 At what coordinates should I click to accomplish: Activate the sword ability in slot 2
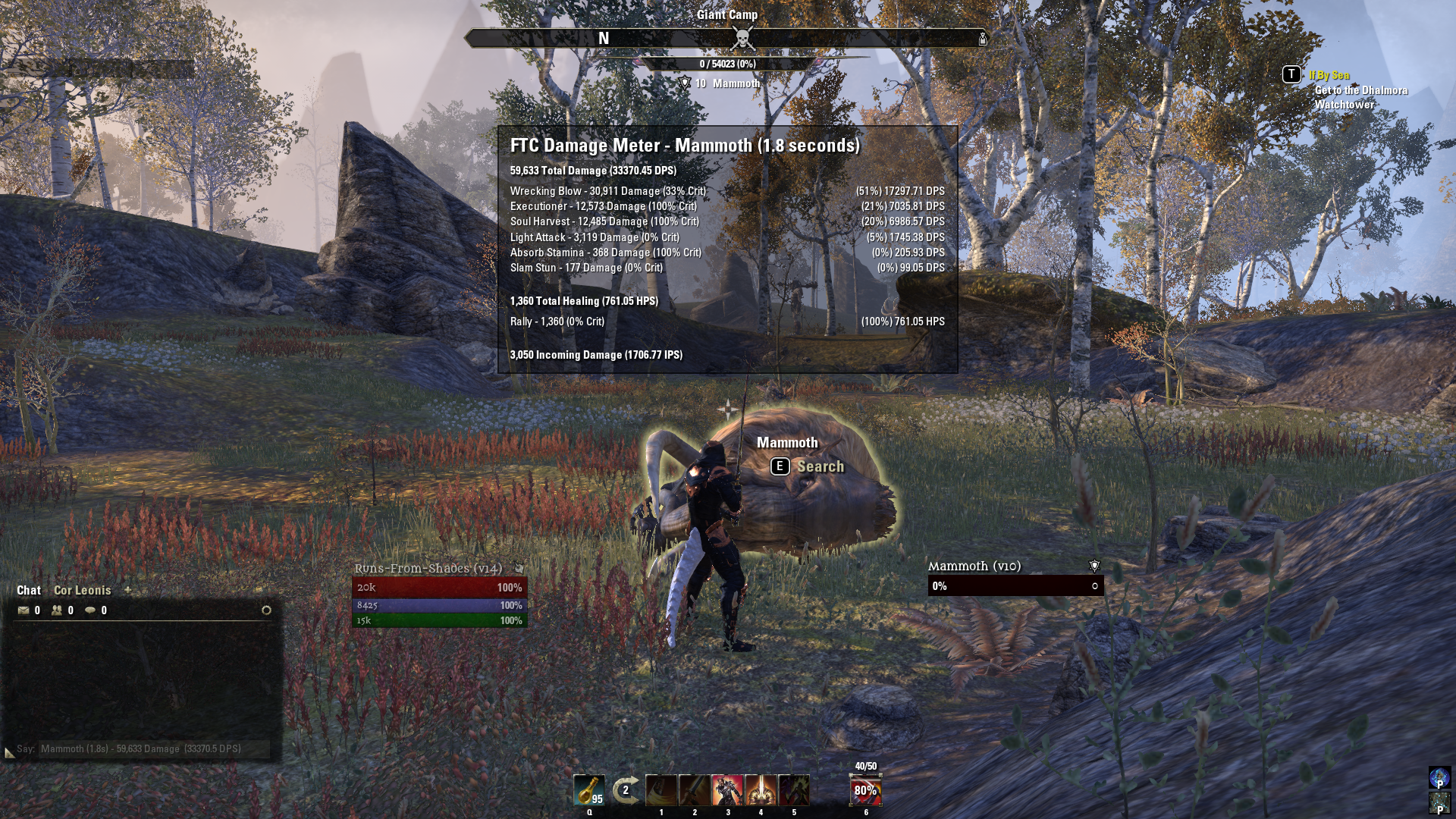[694, 789]
